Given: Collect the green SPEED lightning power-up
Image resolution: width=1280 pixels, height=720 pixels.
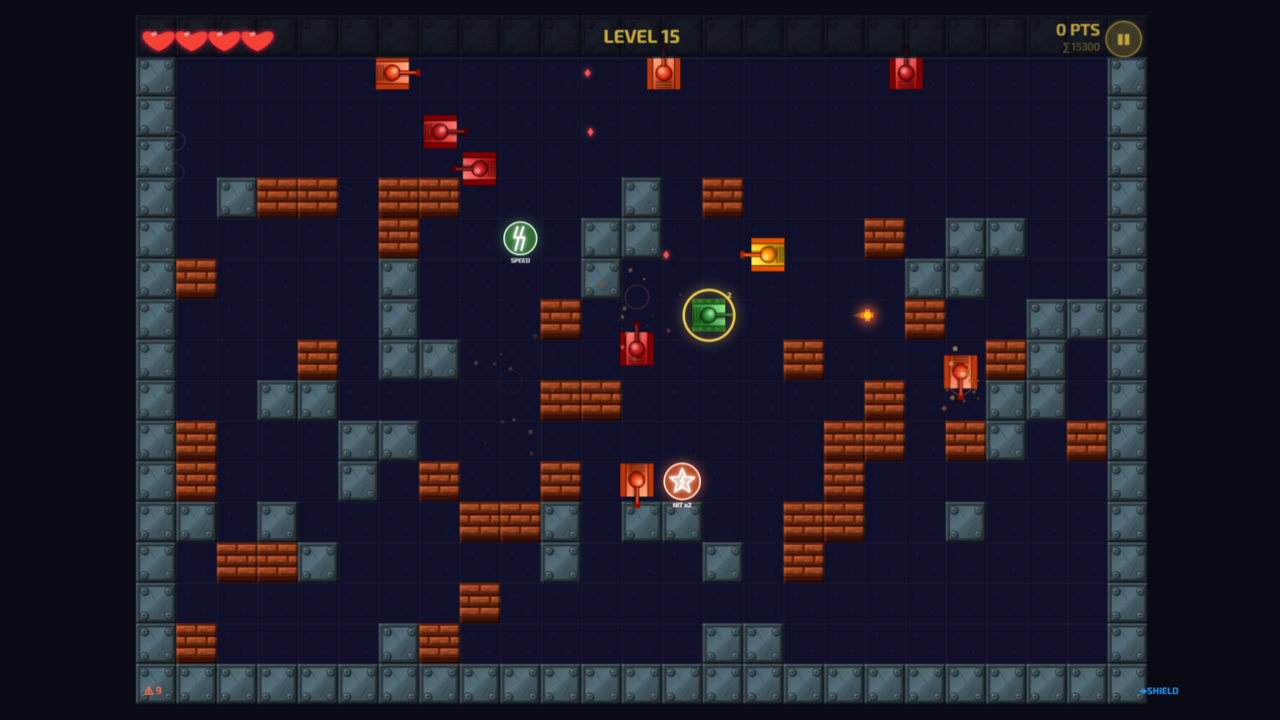Looking at the screenshot, I should tap(519, 240).
